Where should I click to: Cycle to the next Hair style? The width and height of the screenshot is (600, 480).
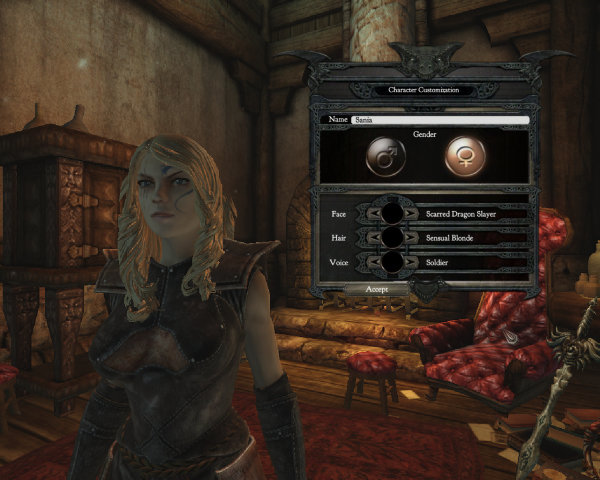pos(410,238)
